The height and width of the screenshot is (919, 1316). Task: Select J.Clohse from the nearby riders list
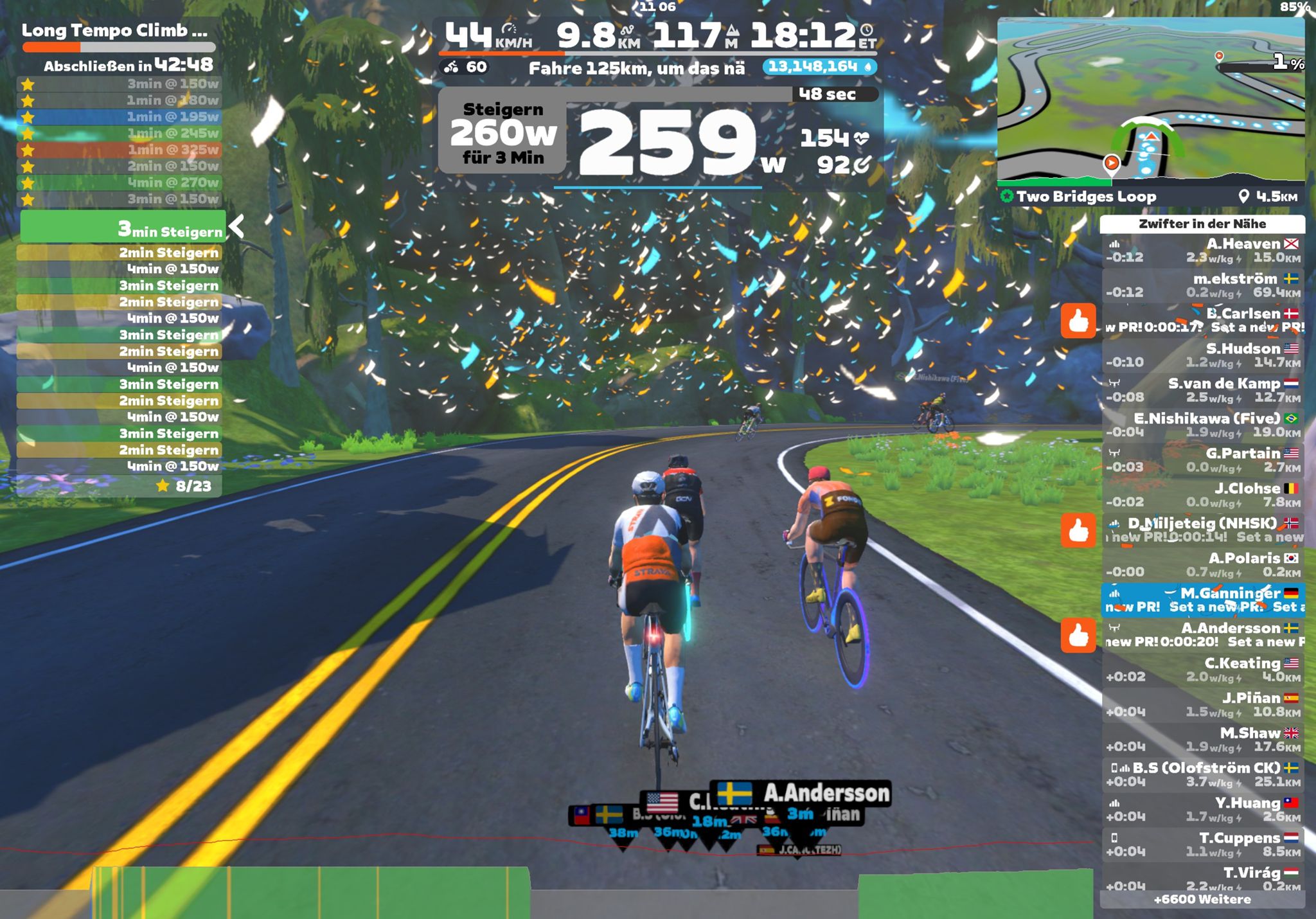(x=1202, y=495)
